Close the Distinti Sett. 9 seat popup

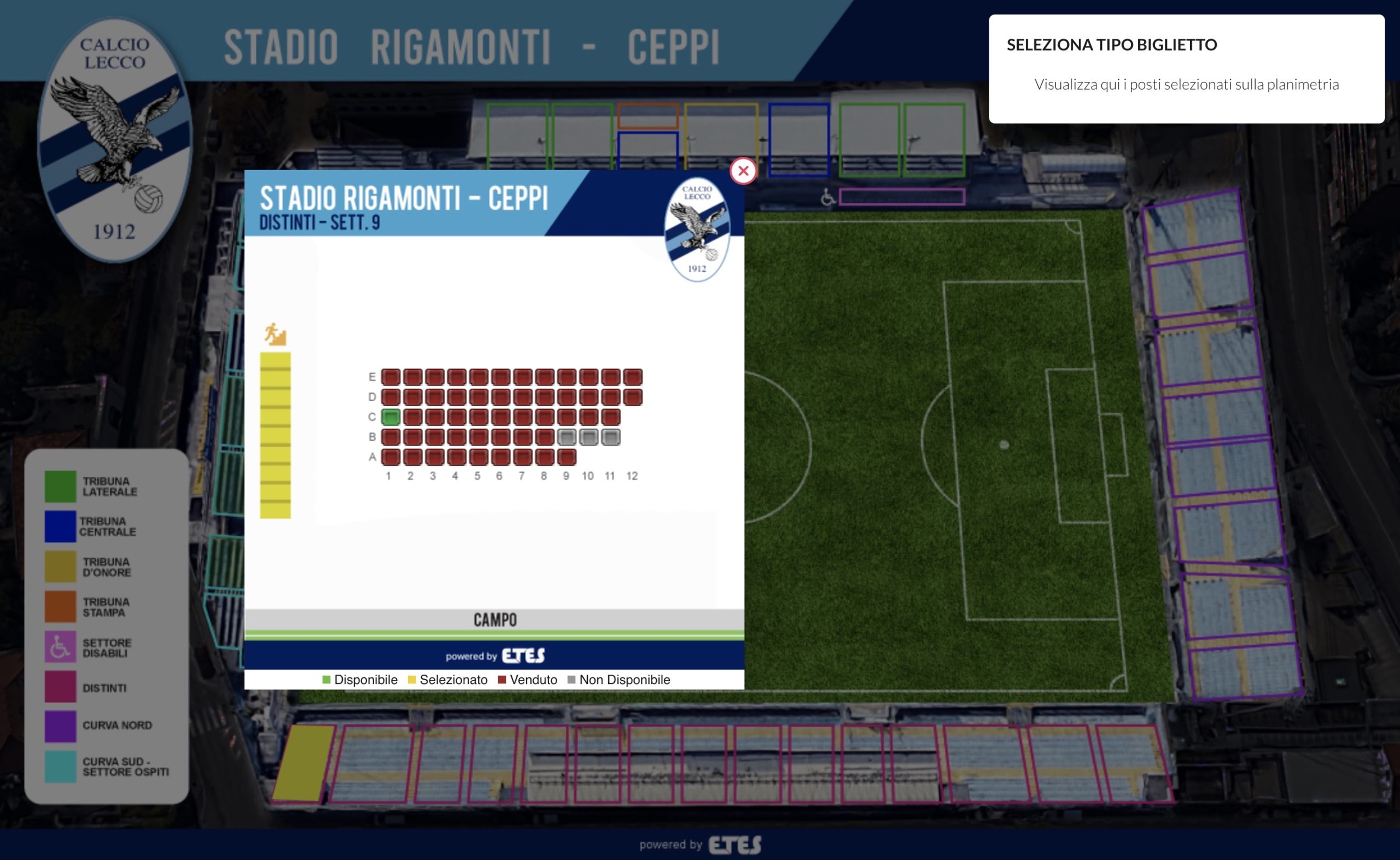(743, 171)
